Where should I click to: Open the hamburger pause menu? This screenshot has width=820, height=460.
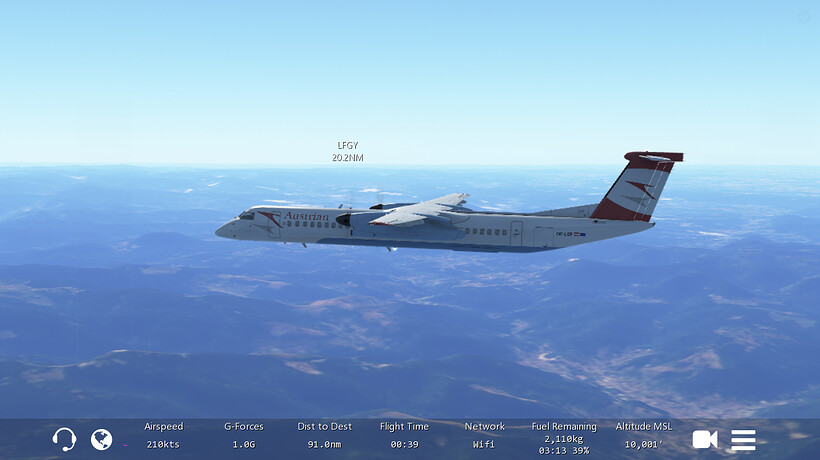(x=743, y=439)
